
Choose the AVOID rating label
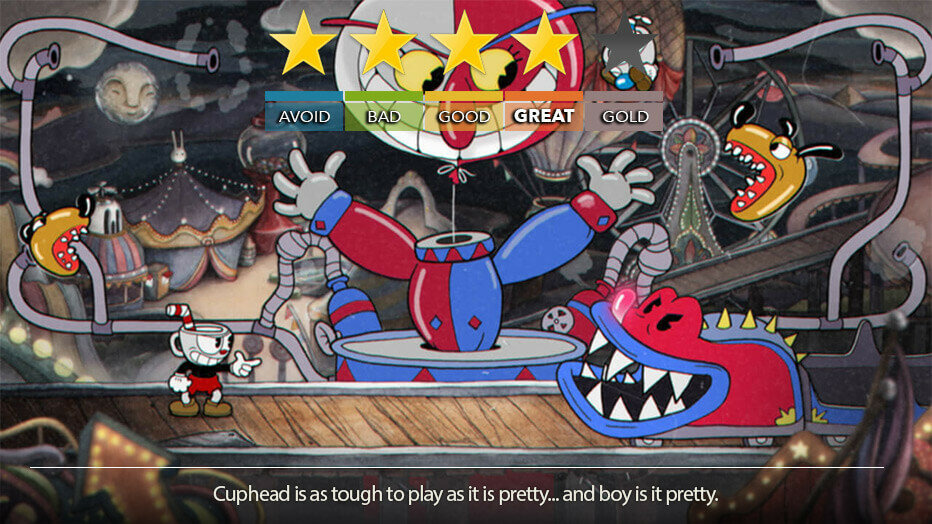304,115
